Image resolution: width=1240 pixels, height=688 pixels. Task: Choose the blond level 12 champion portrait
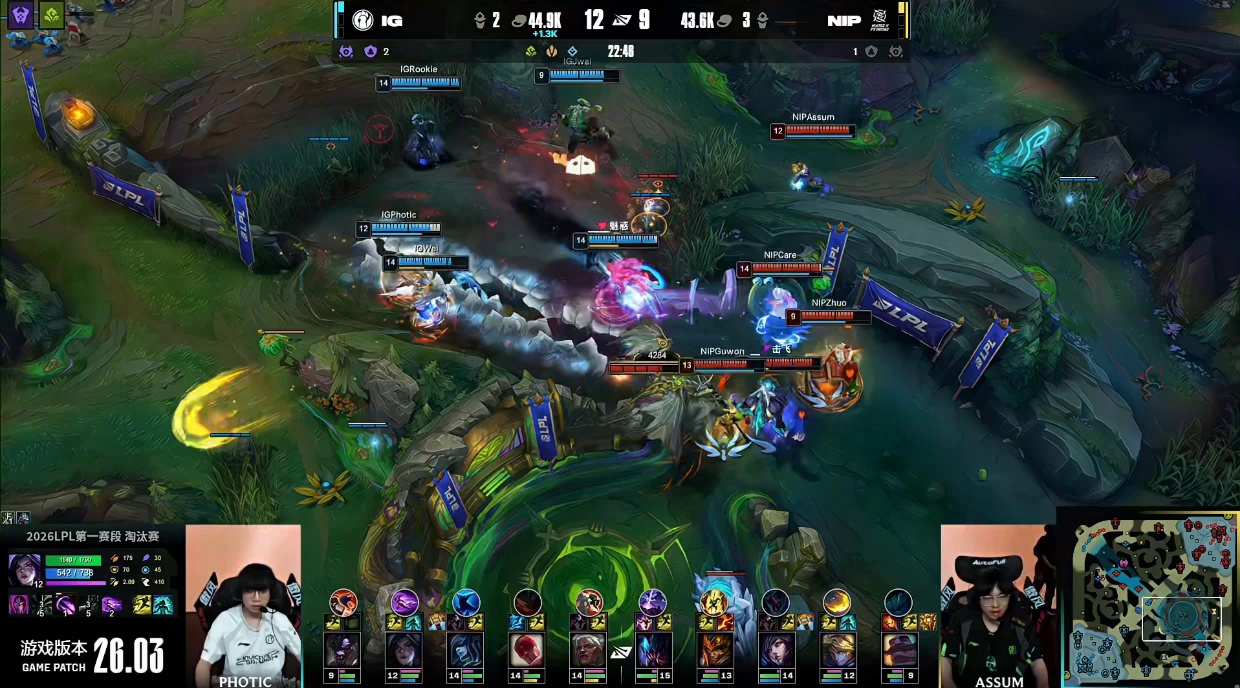837,650
